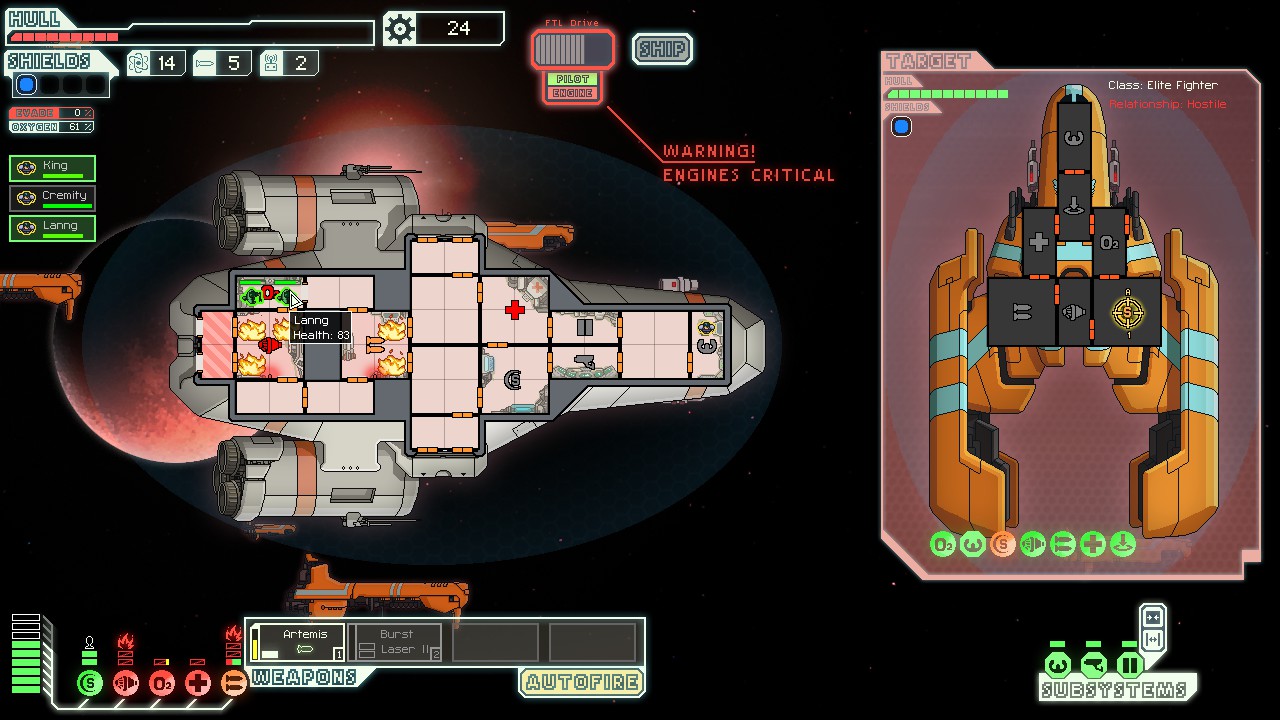Click the FTL Drive jump button

point(572,49)
